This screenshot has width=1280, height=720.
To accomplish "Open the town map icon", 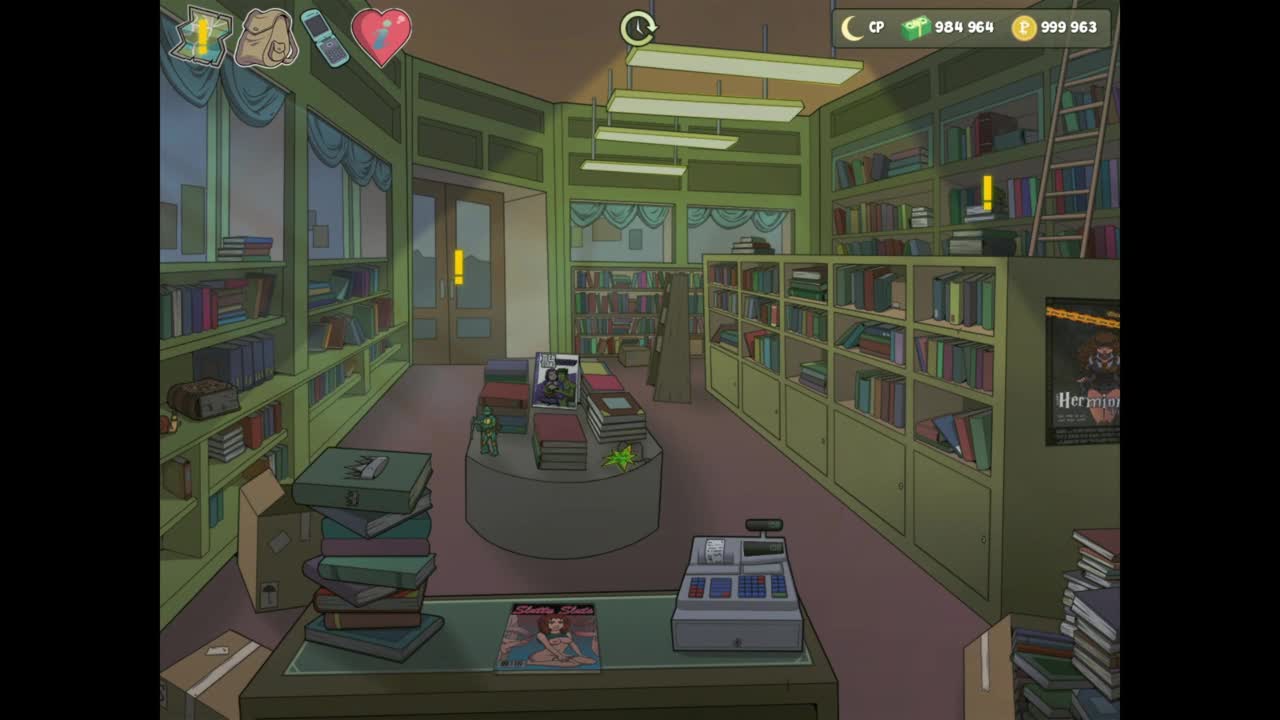I will [201, 37].
